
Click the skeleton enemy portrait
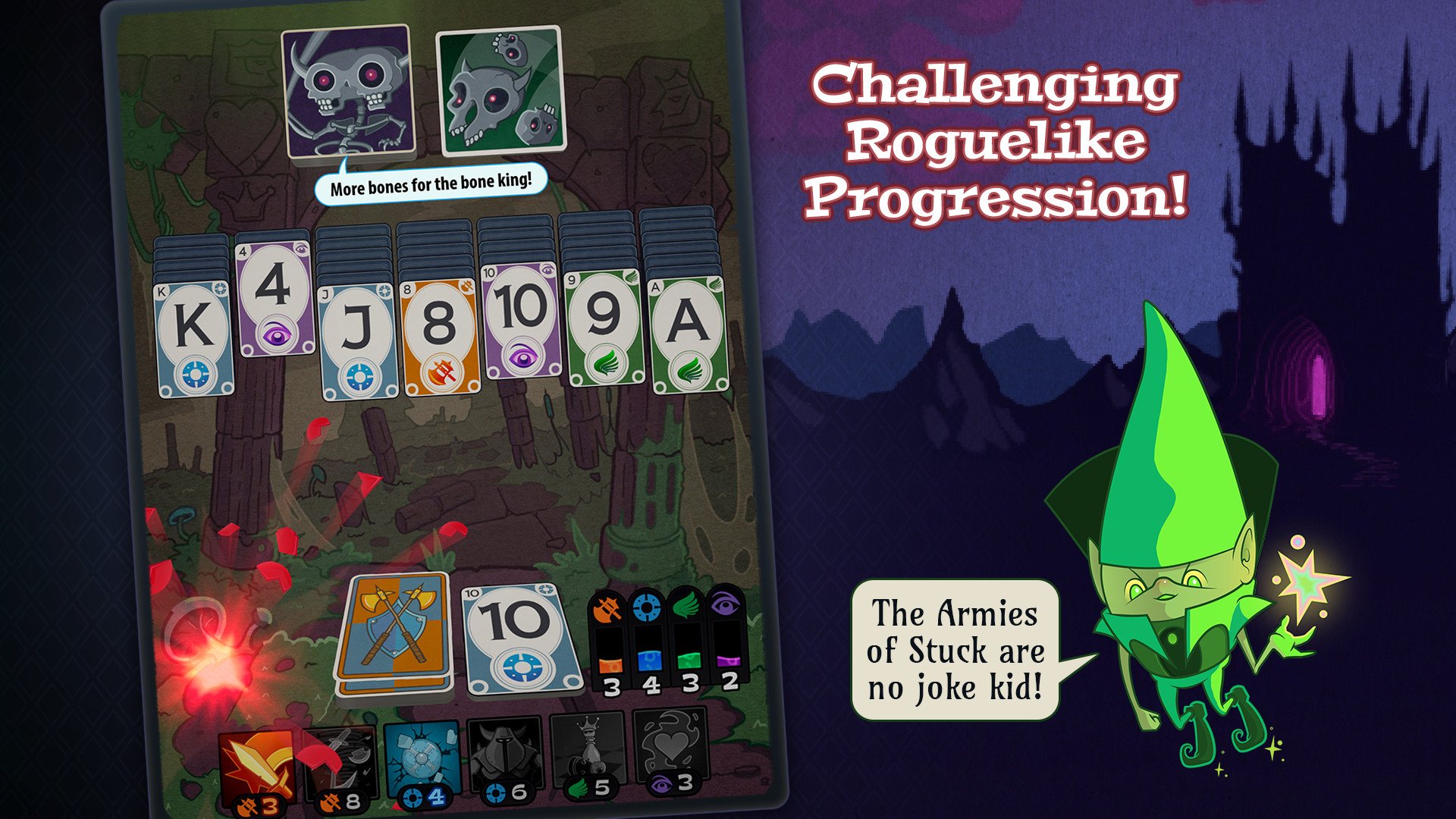[350, 91]
